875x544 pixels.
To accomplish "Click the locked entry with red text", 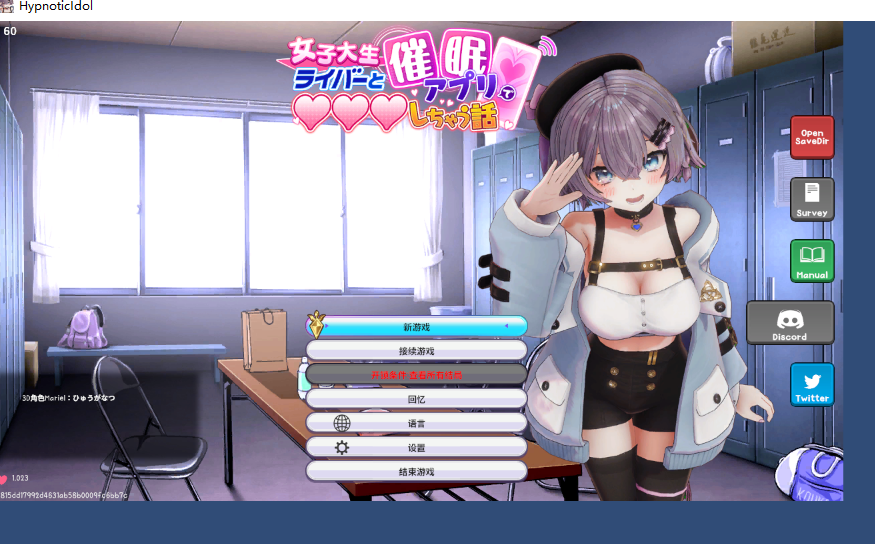I will coord(416,375).
